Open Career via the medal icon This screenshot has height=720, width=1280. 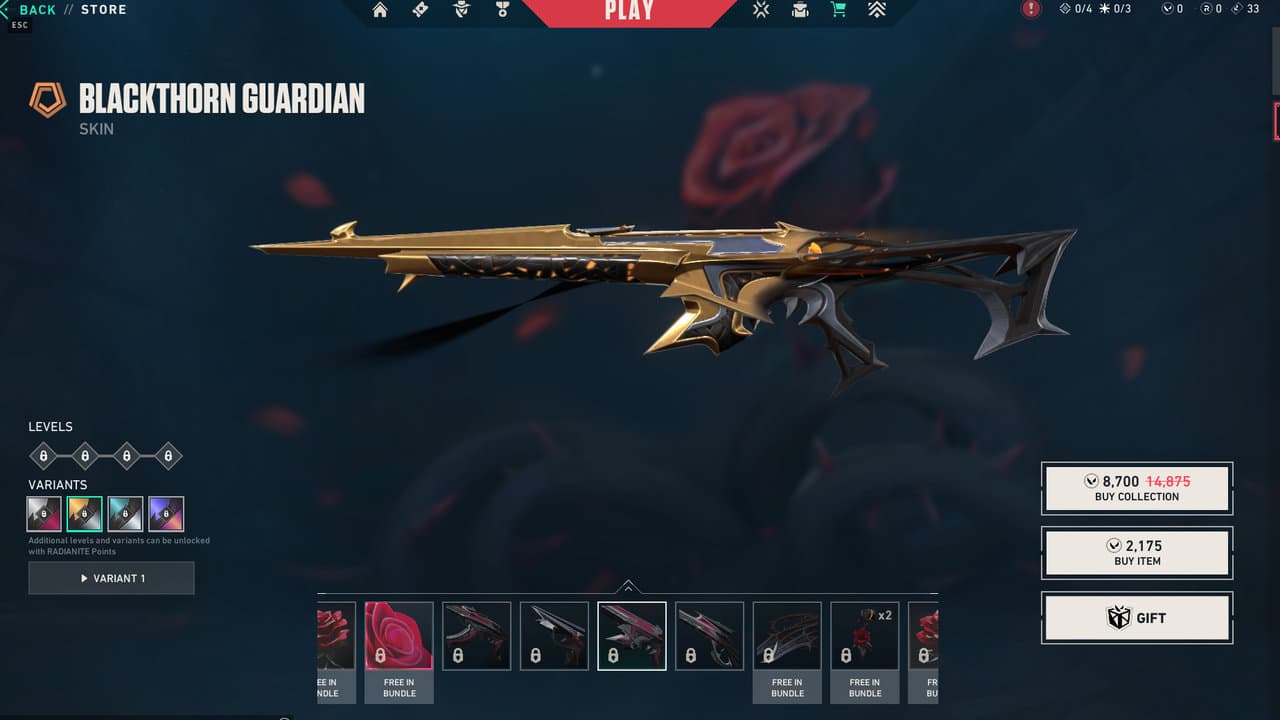click(502, 10)
